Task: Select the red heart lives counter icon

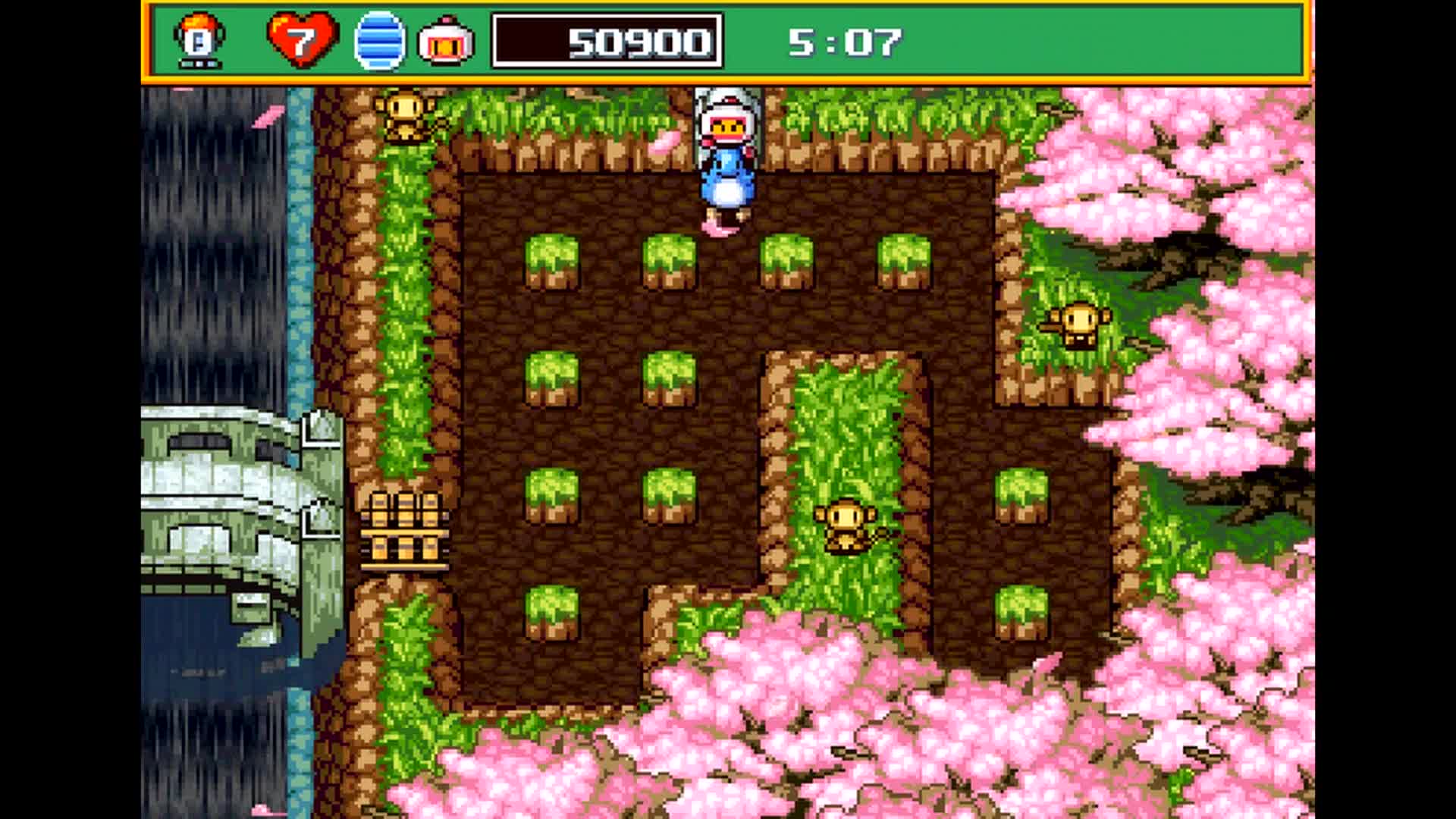Action: coord(302,39)
